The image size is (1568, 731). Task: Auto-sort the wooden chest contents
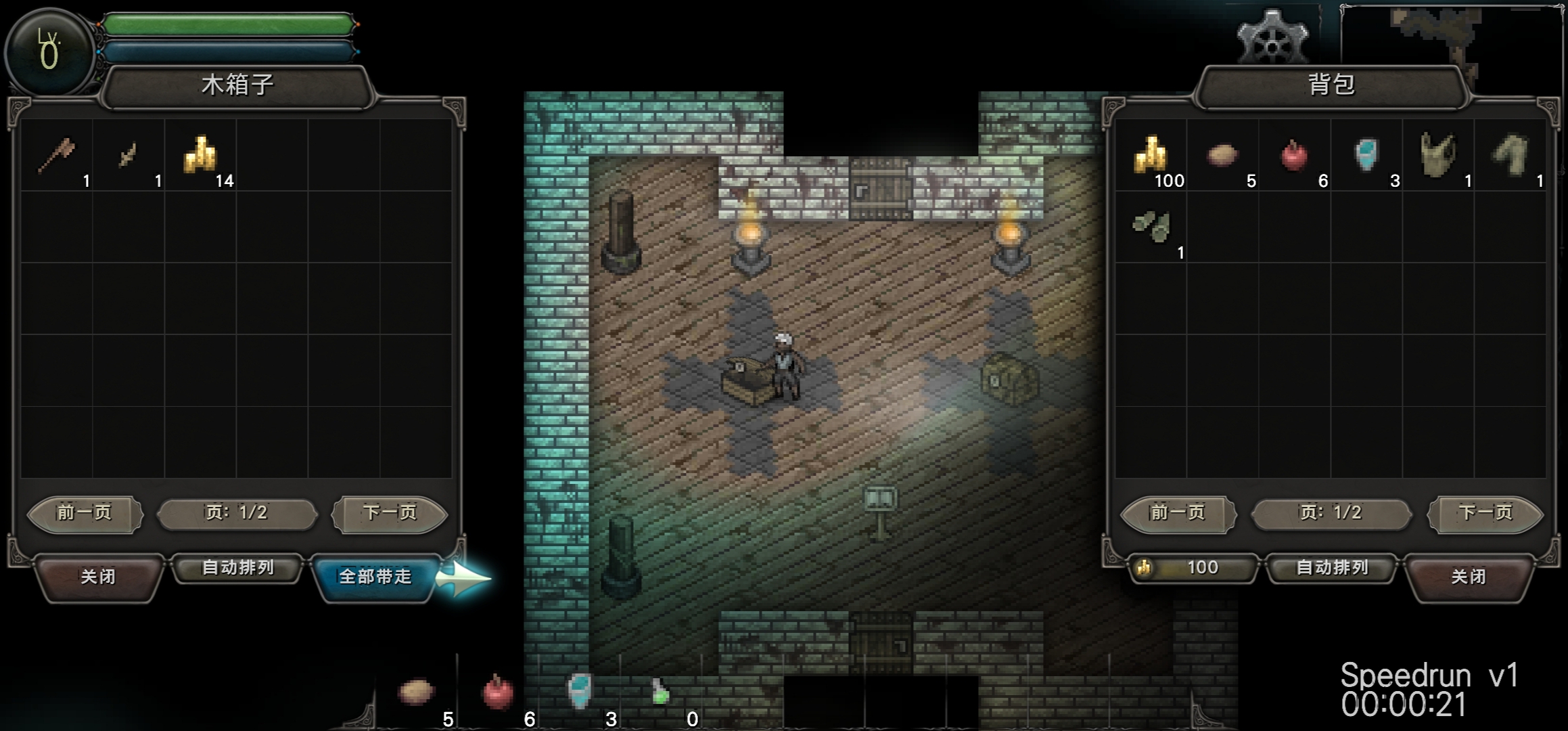(237, 567)
